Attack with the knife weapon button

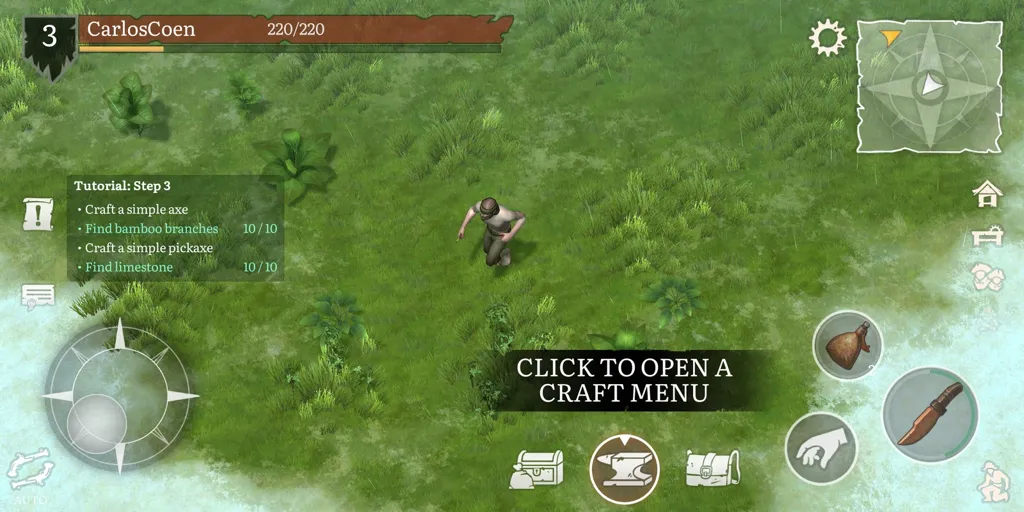[929, 414]
